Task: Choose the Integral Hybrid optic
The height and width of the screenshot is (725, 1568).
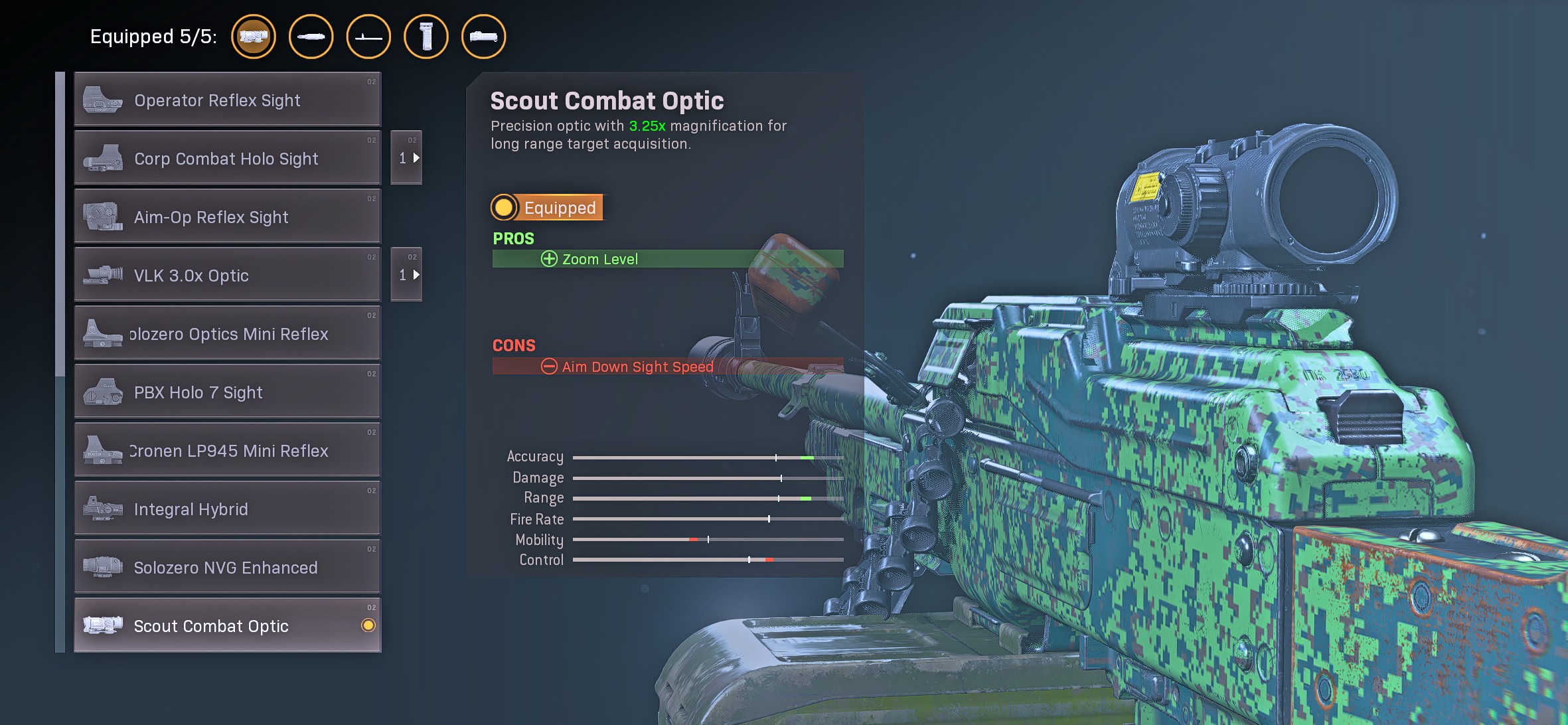Action: 227,509
